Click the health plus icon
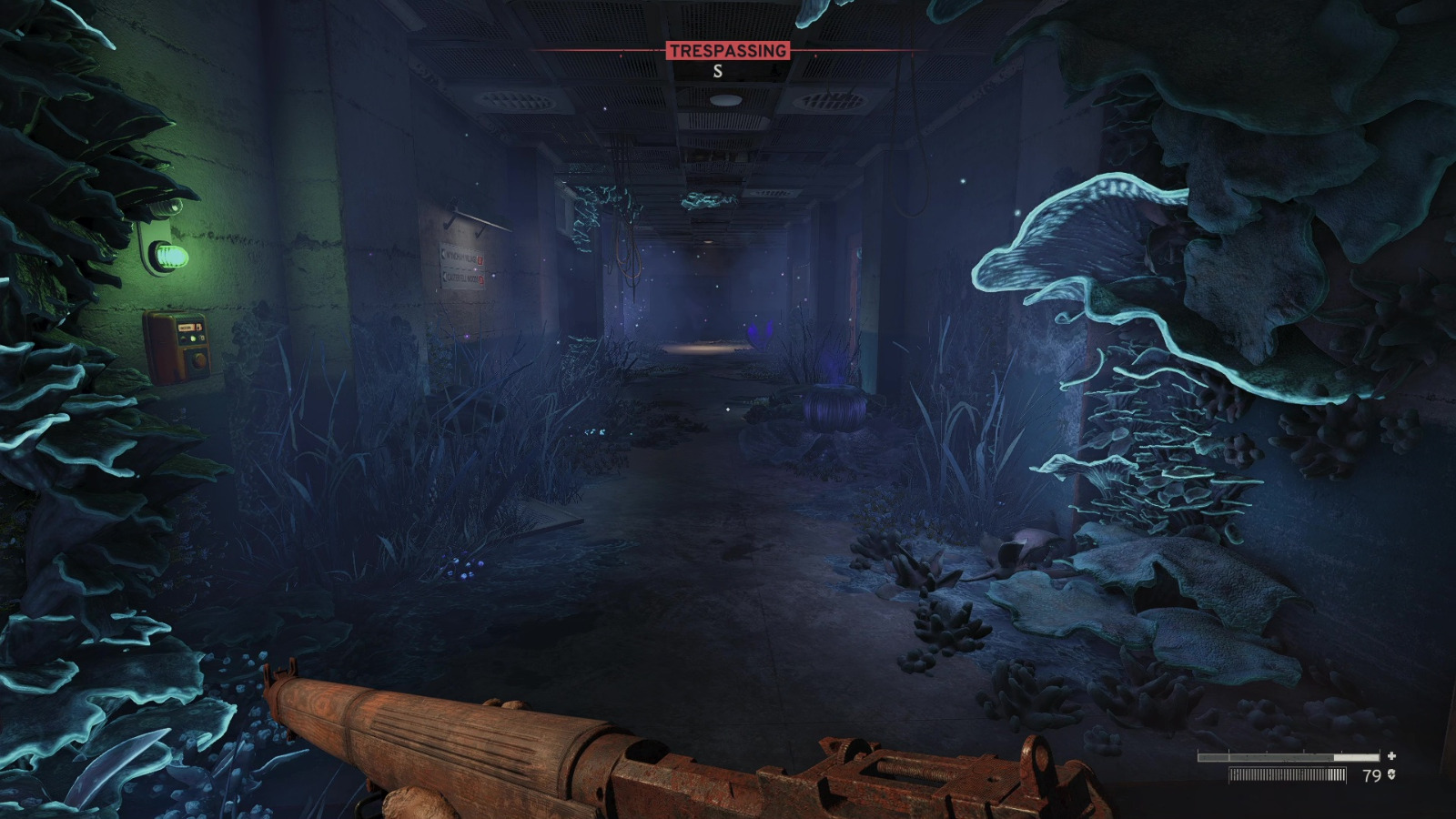The image size is (1456, 819). [x=1391, y=756]
